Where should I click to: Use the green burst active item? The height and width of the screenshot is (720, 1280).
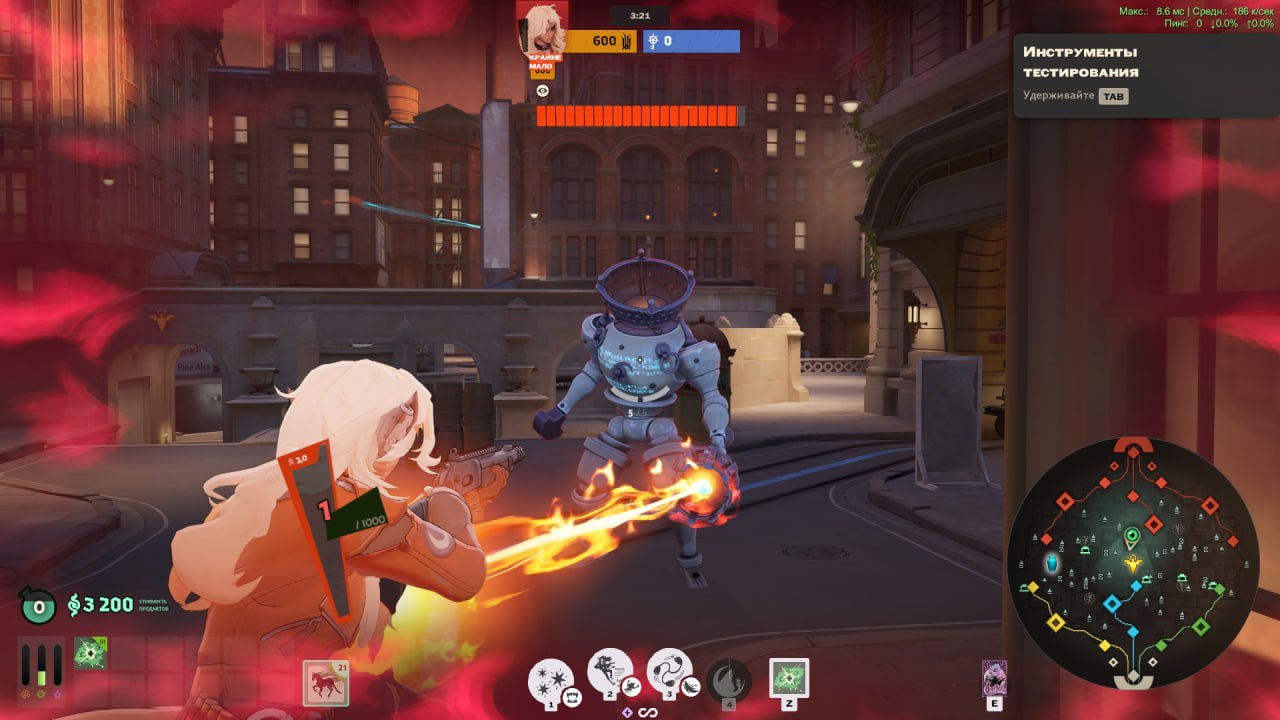coord(788,679)
